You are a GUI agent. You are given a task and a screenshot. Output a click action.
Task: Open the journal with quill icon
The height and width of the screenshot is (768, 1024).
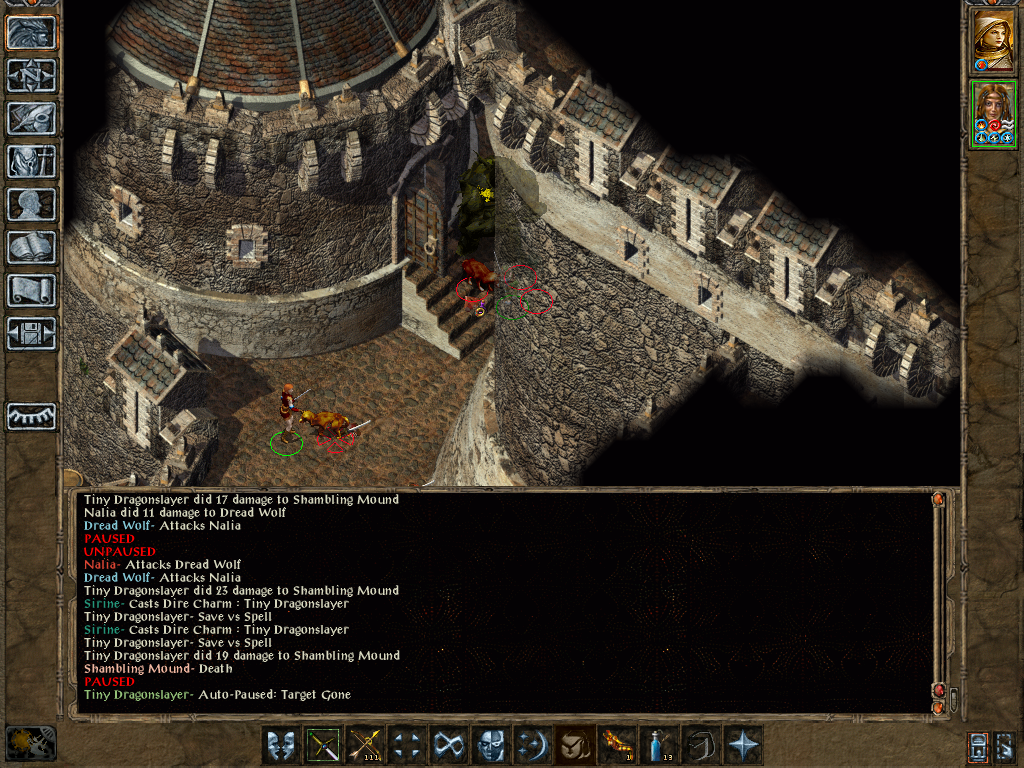(x=31, y=118)
